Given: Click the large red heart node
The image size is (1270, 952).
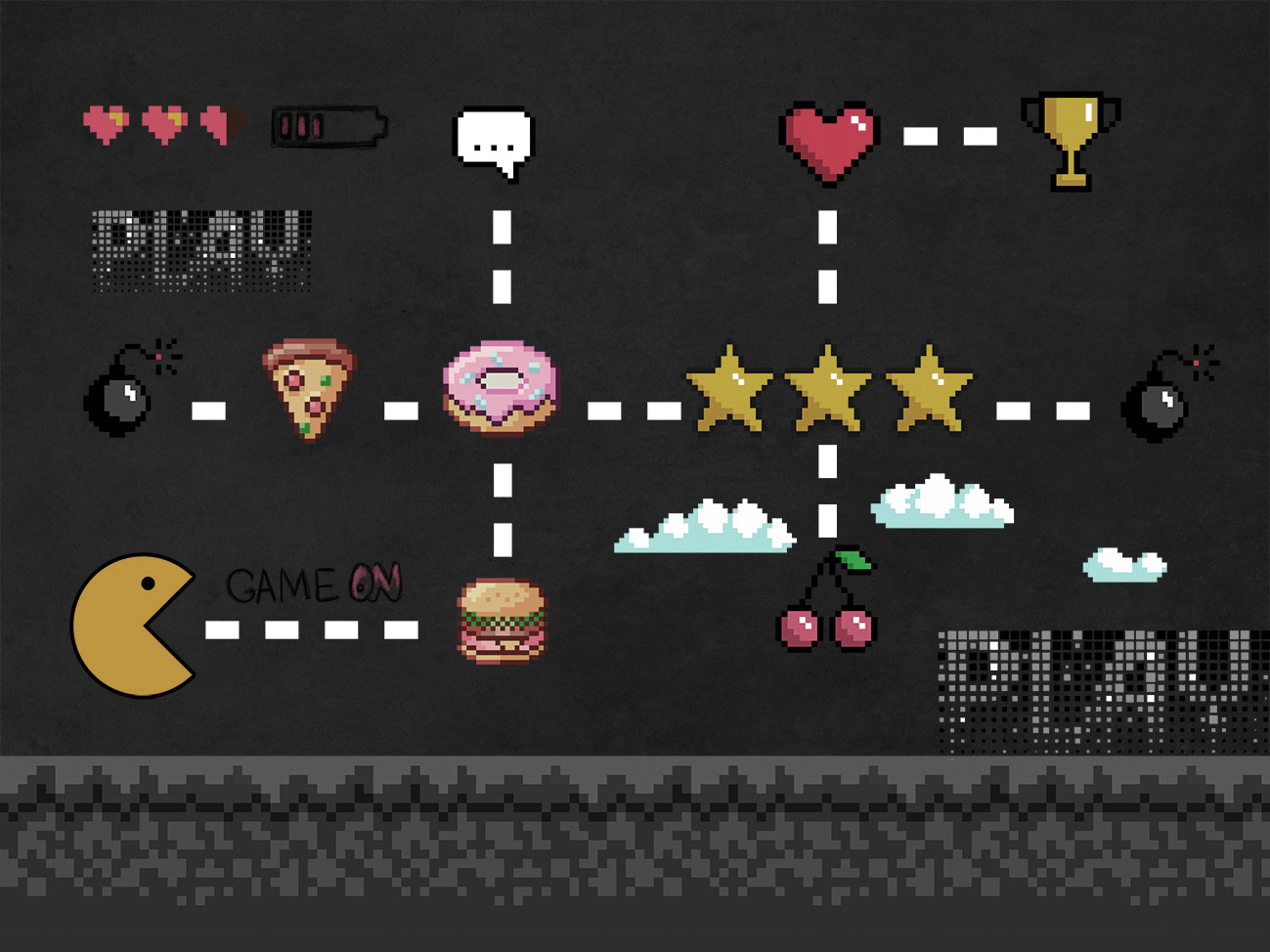Looking at the screenshot, I should (829, 140).
